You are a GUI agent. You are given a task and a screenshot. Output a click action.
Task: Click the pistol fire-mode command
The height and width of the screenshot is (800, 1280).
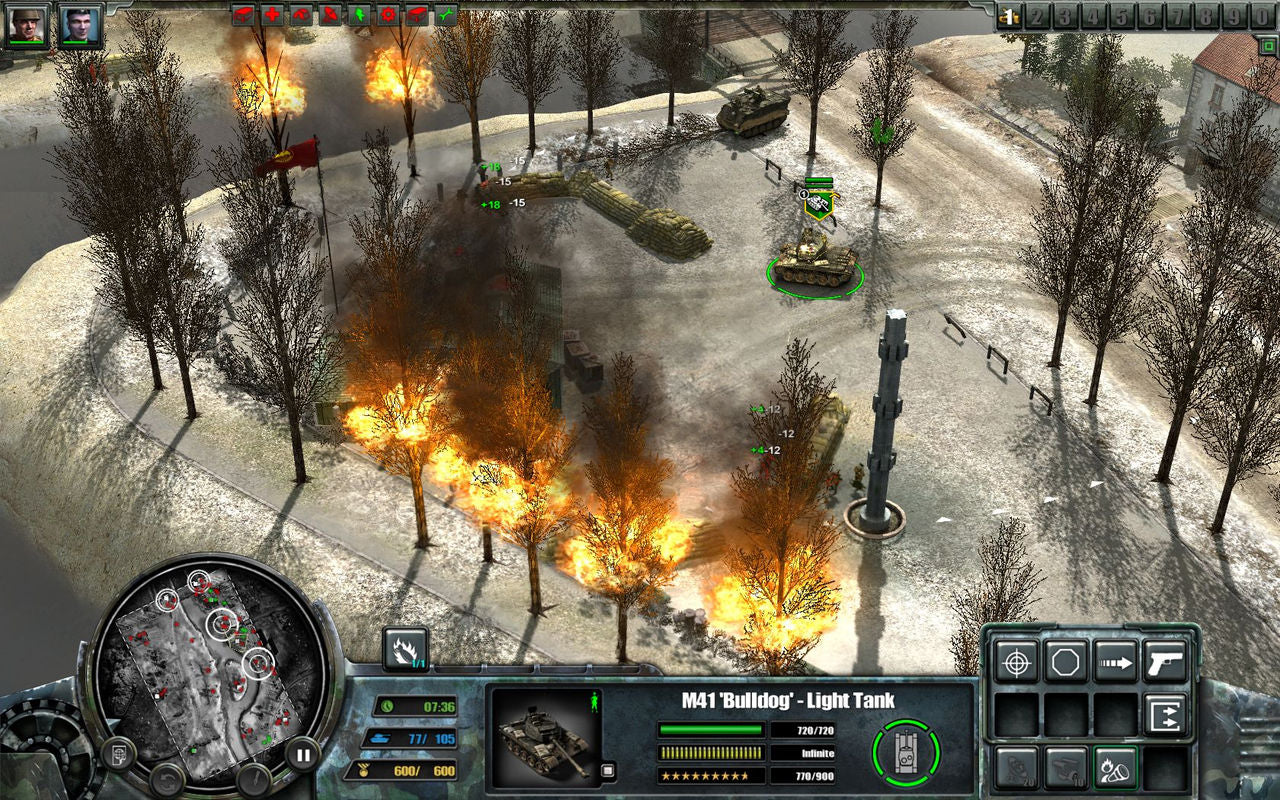pos(1165,661)
